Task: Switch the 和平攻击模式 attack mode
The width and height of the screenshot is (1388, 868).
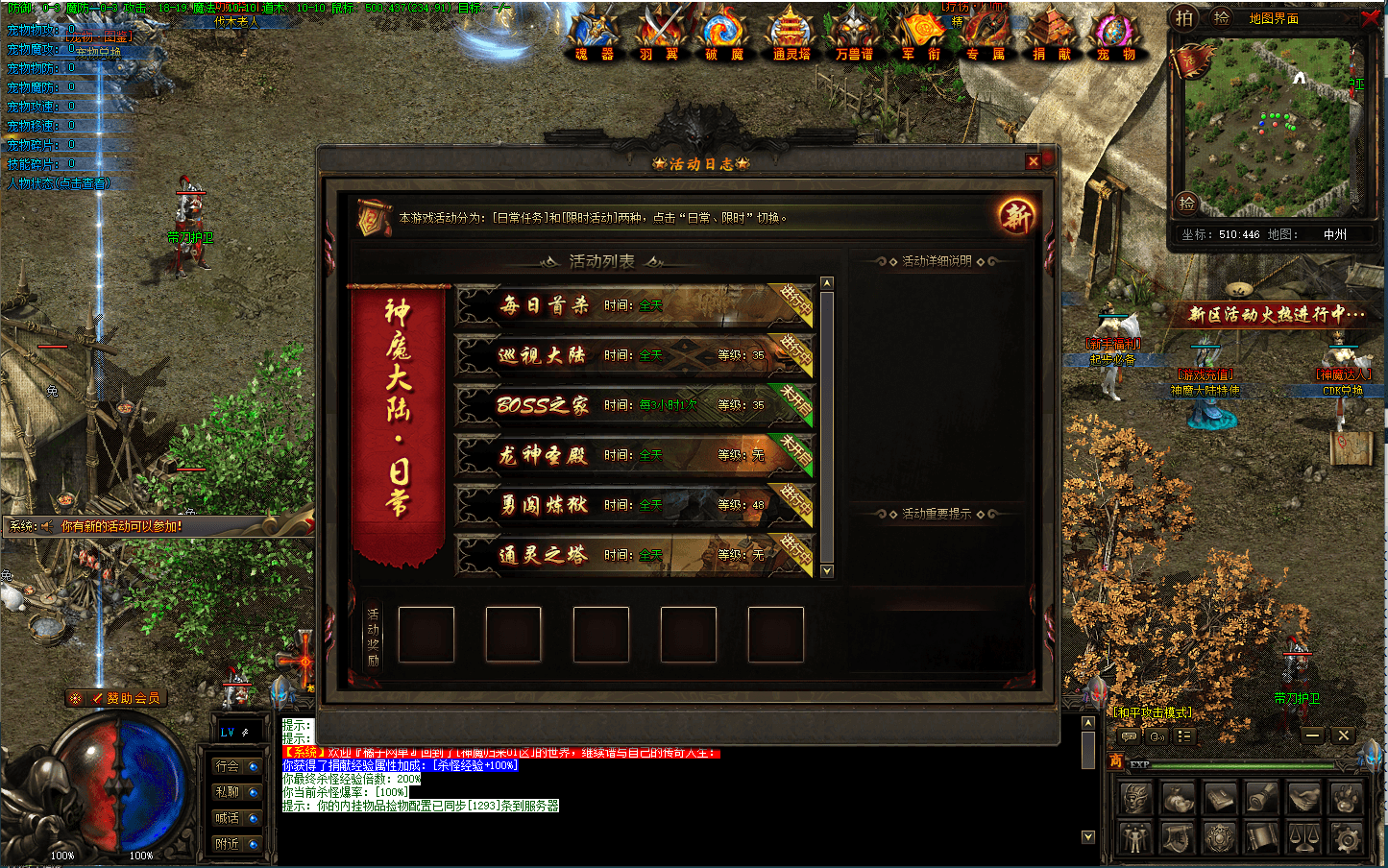Action: [x=1153, y=712]
